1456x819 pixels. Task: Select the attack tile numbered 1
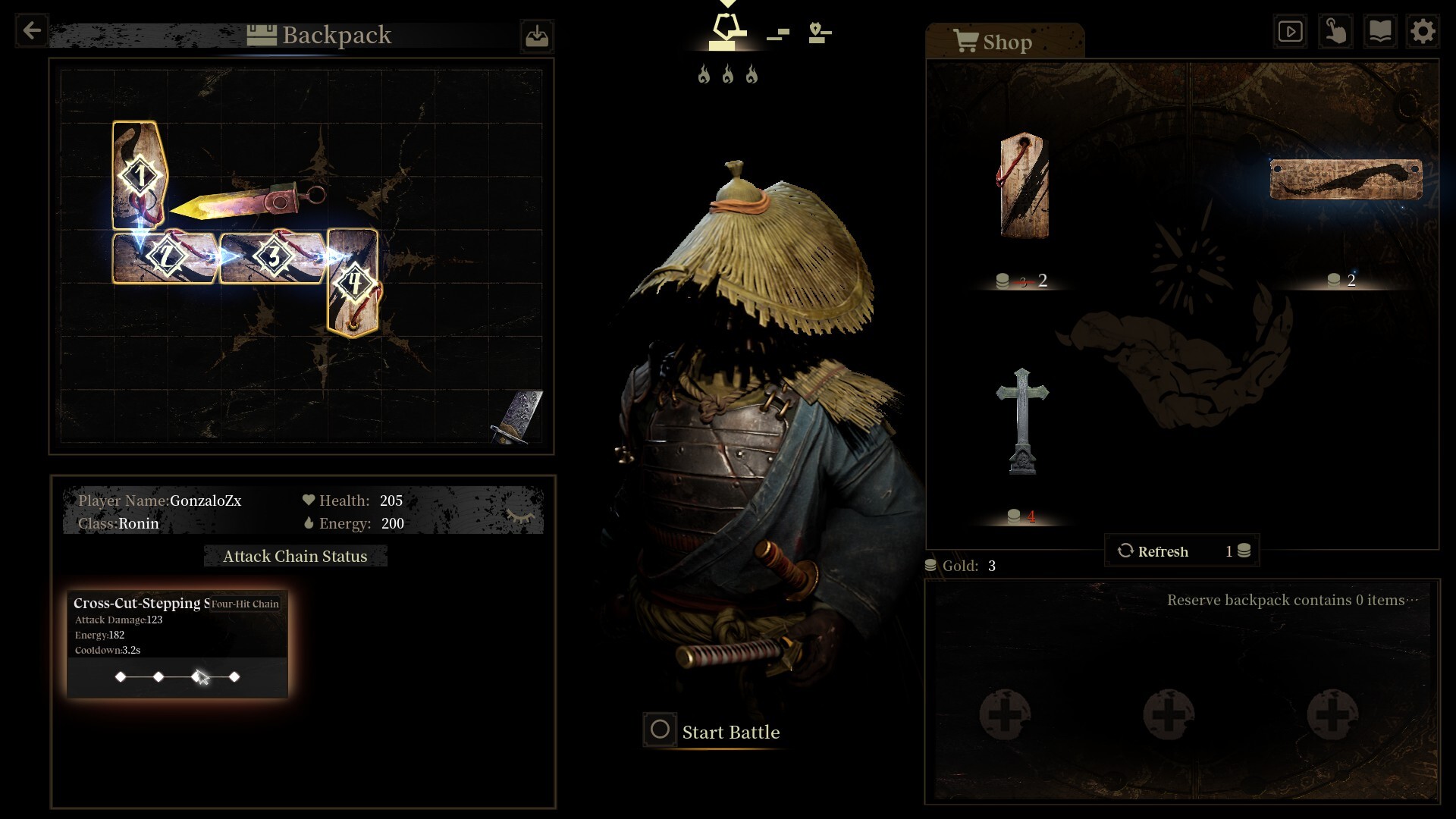point(140,175)
